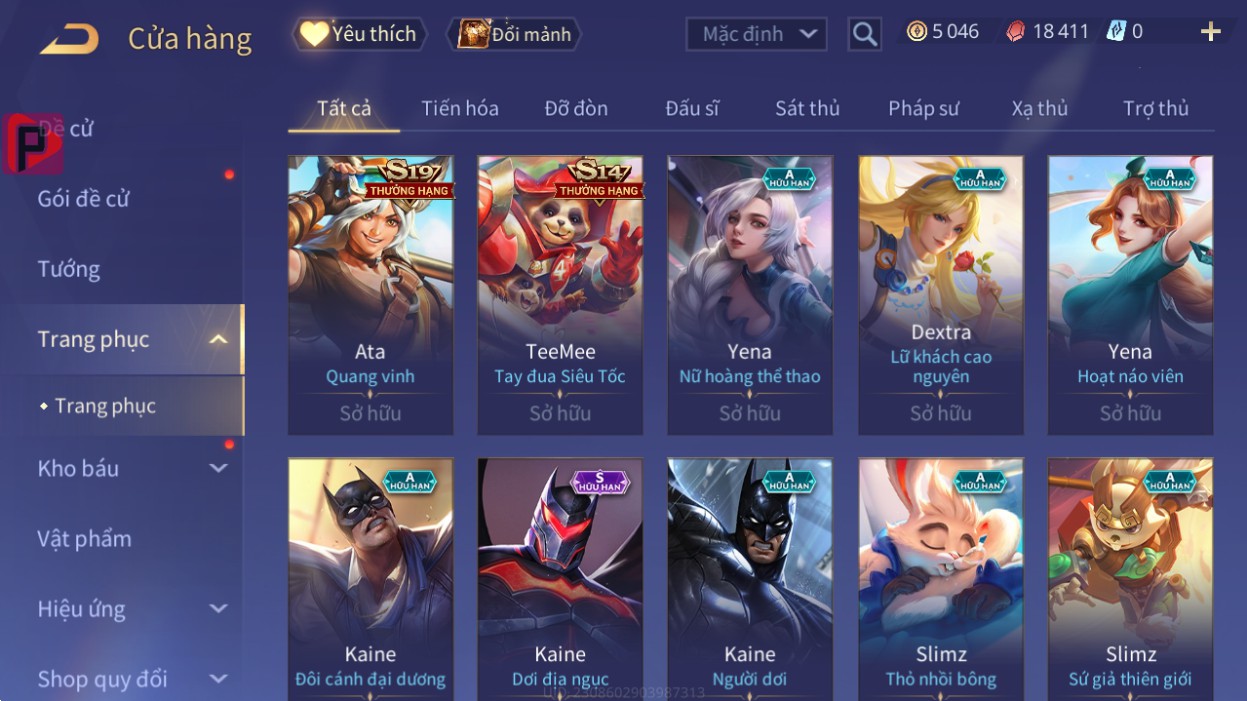
Task: Open the Vật phẩm items section
Action: pos(85,539)
